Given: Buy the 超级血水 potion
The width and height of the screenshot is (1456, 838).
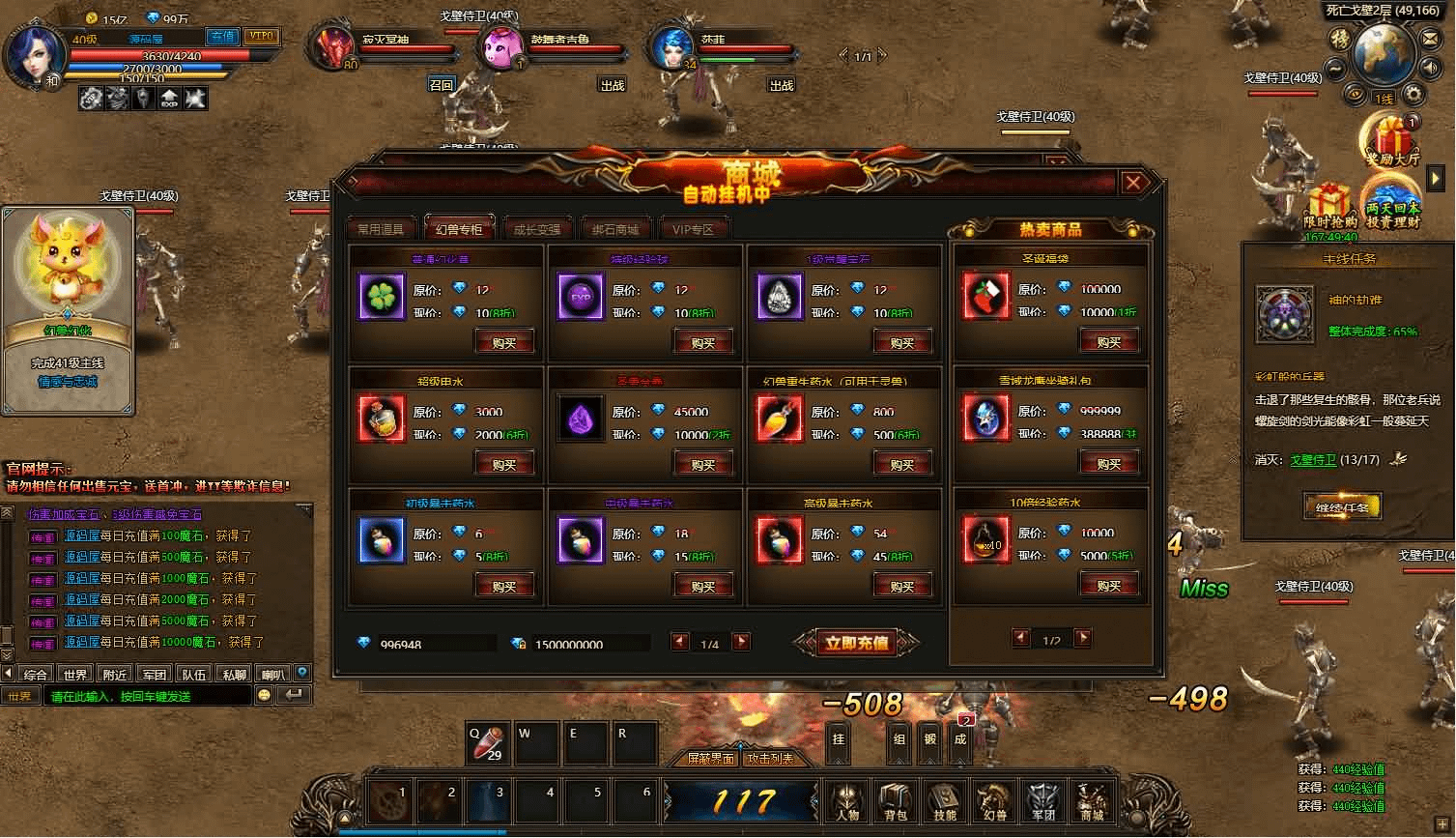Looking at the screenshot, I should point(504,464).
